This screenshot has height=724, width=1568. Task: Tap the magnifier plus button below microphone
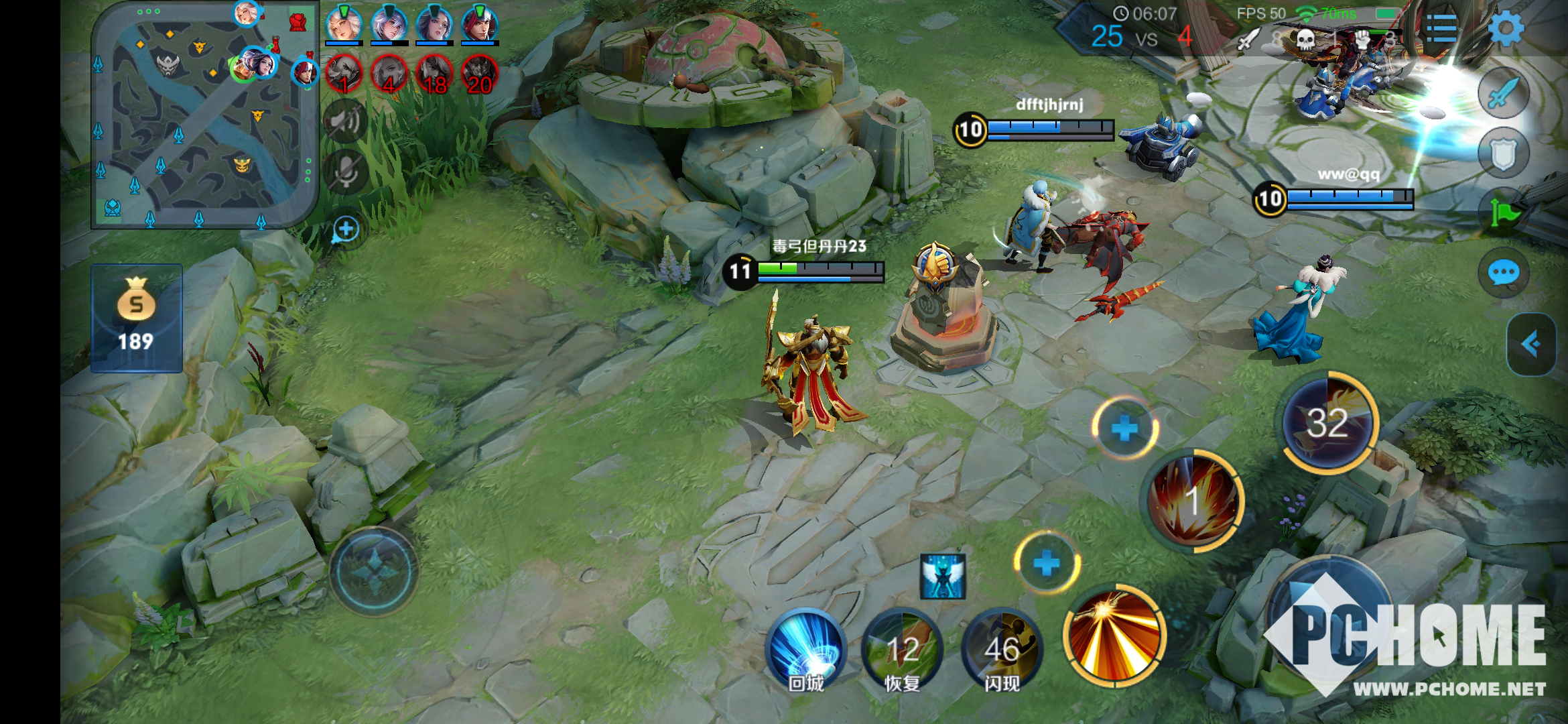point(346,230)
